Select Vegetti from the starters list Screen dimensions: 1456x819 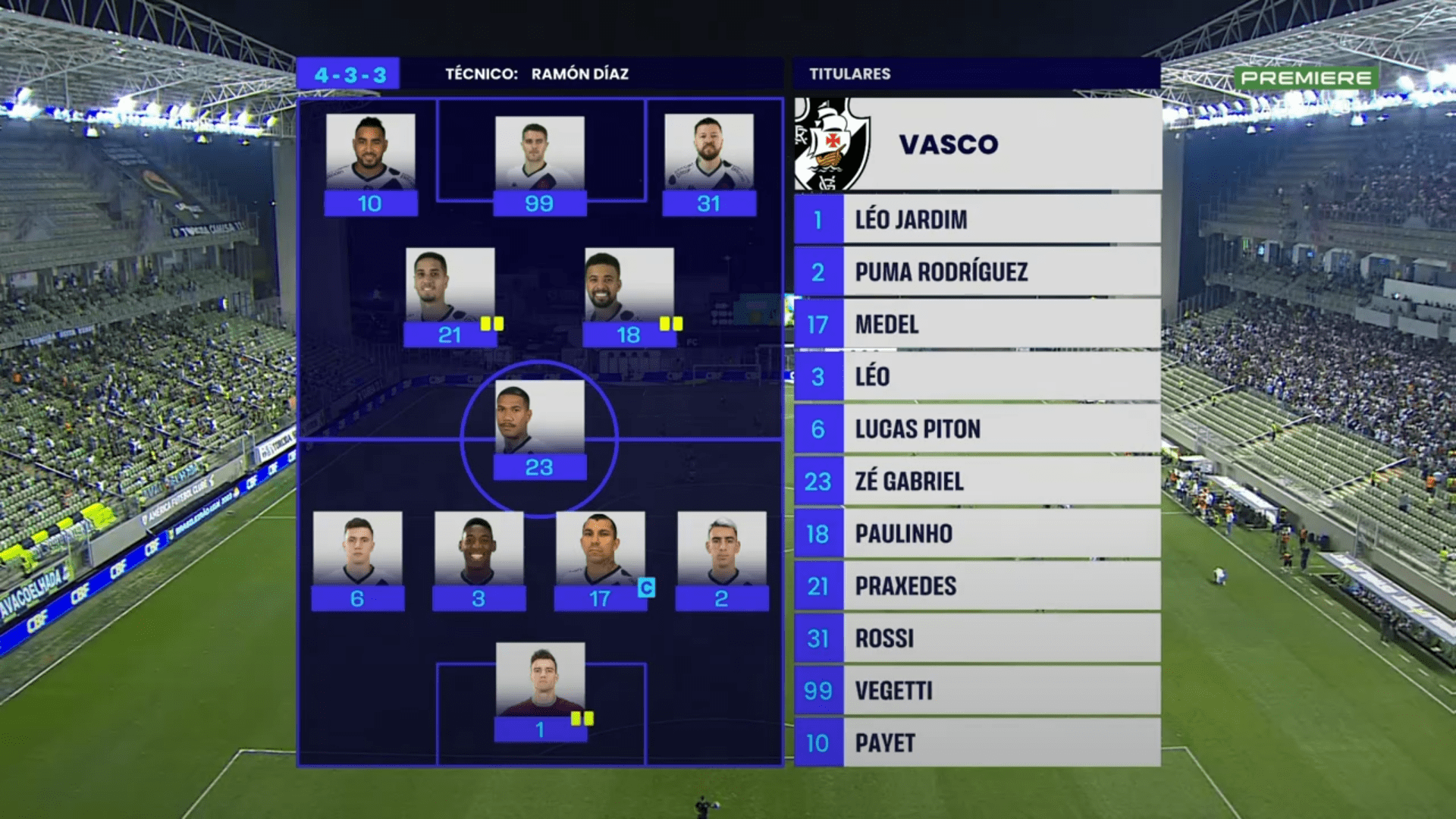pyautogui.click(x=977, y=691)
